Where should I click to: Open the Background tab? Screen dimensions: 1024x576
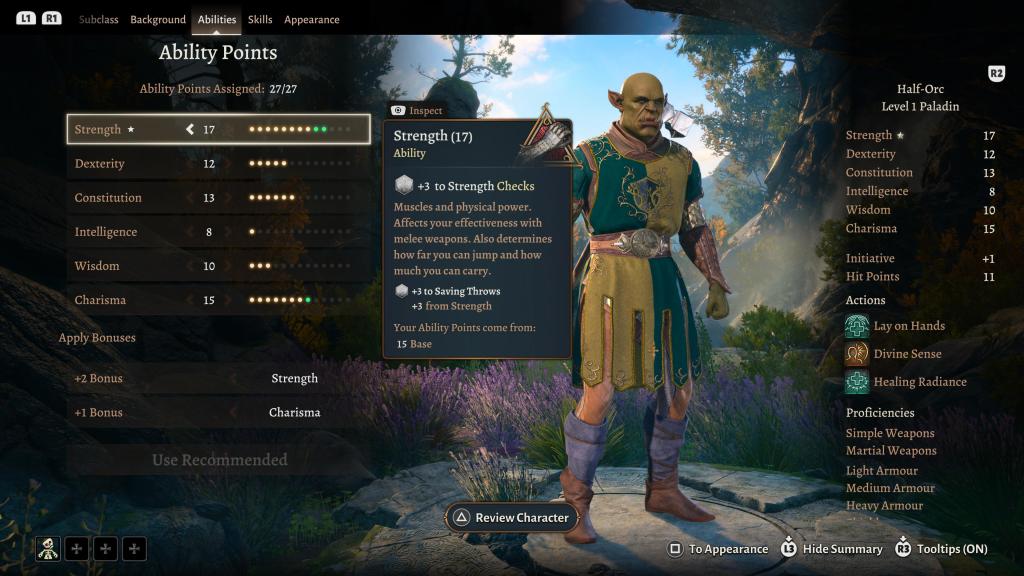tap(158, 20)
